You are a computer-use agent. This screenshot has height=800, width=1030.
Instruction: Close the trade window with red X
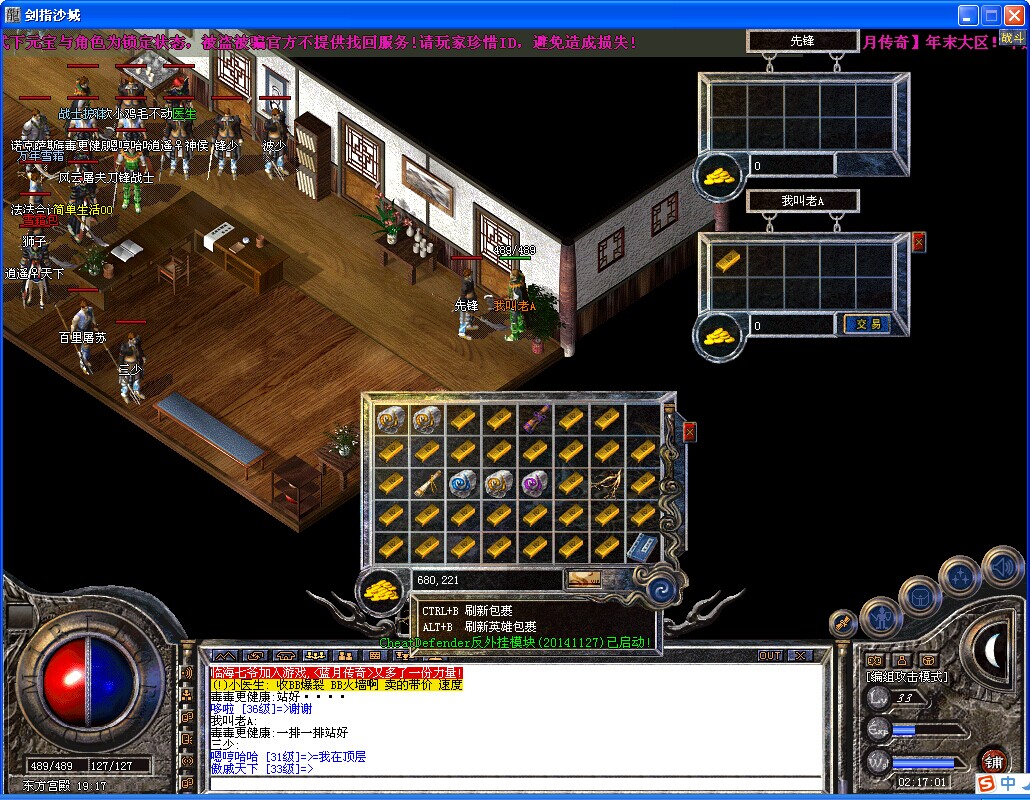(x=919, y=242)
